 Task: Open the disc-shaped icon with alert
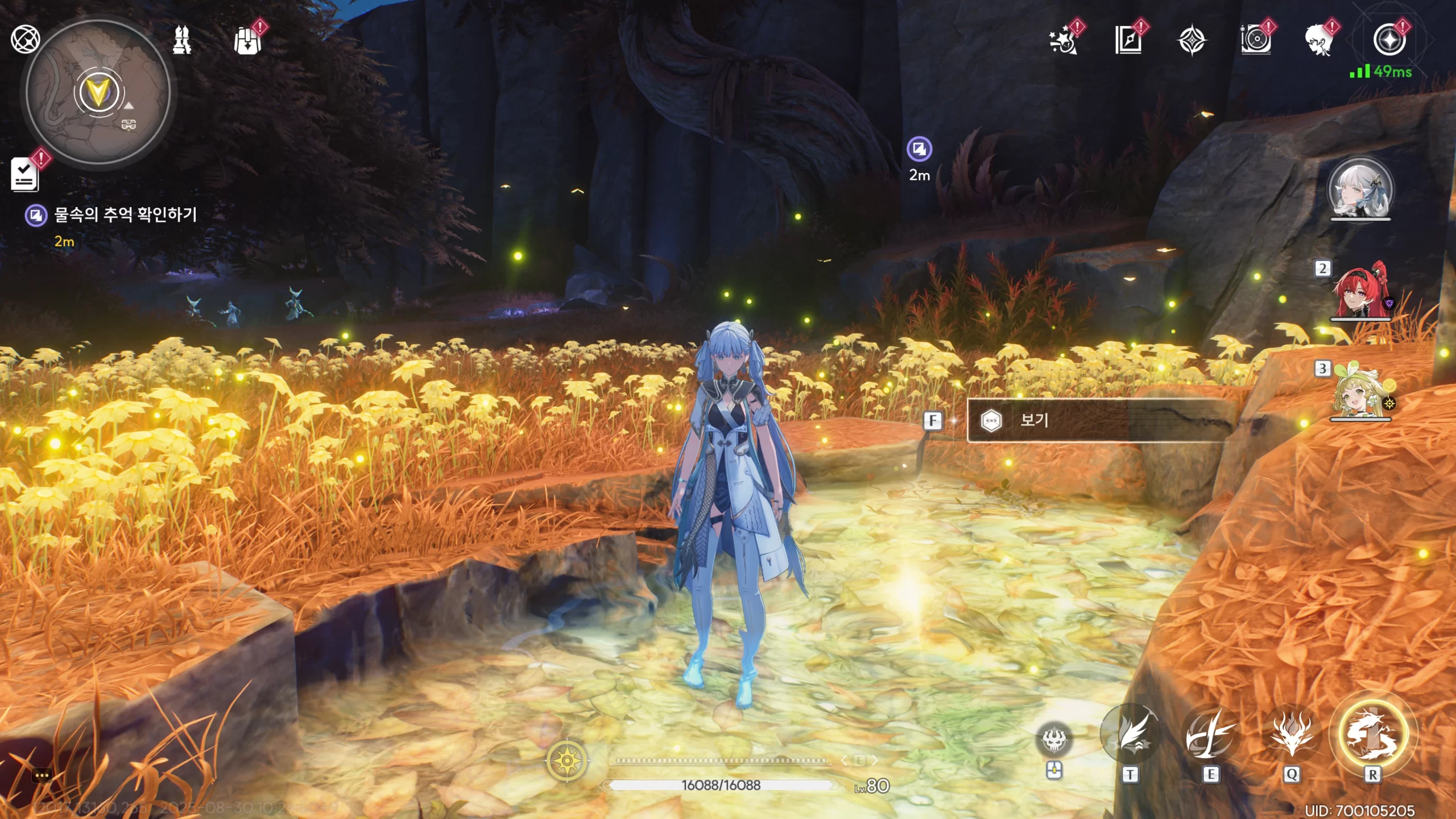tap(1255, 41)
